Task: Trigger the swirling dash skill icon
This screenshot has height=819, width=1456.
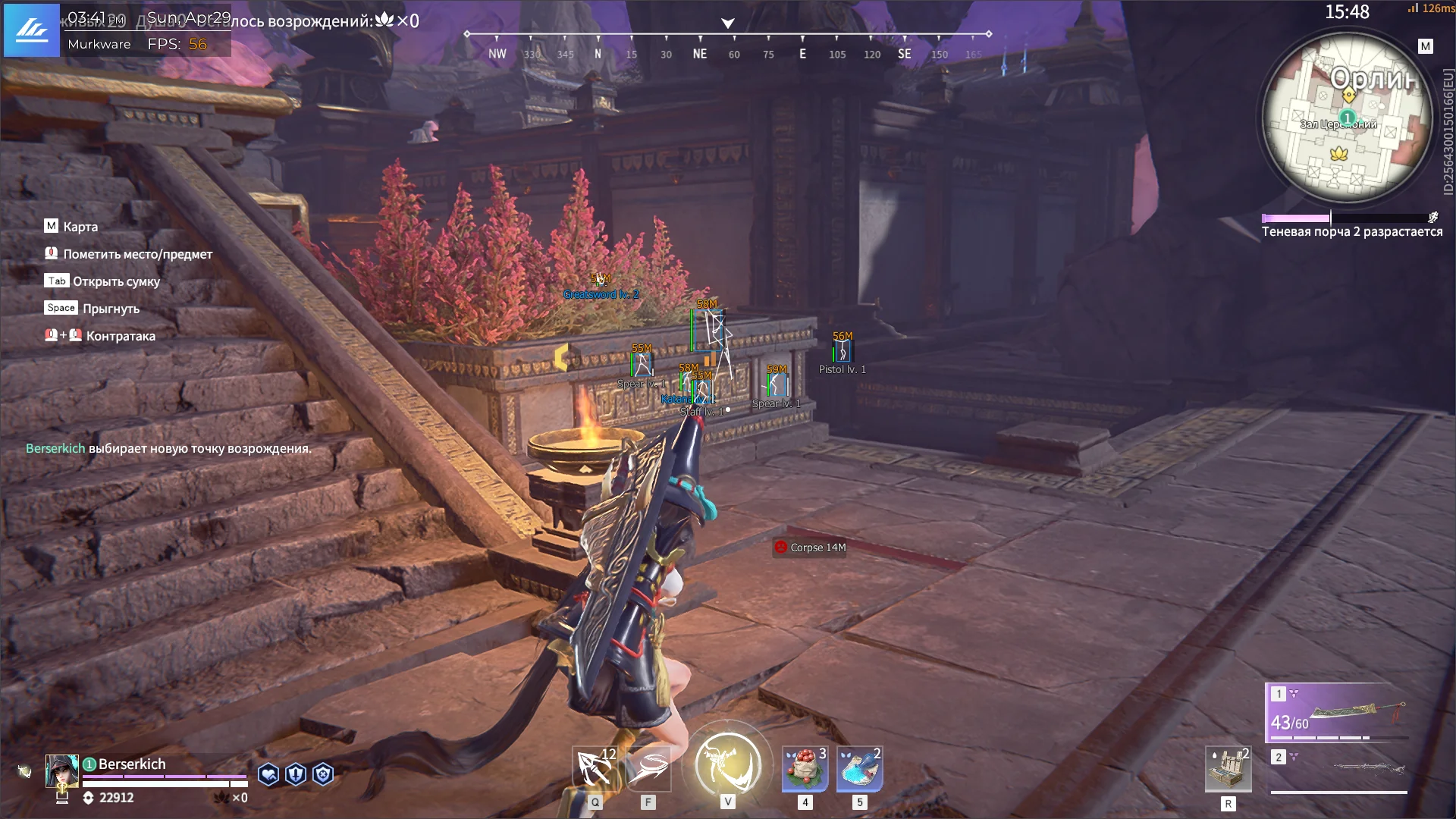Action: point(648,768)
